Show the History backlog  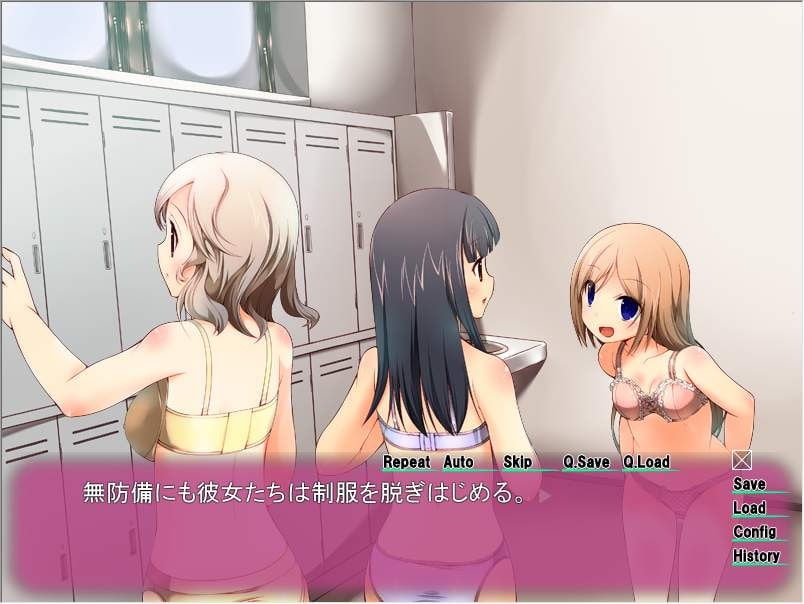pos(756,556)
